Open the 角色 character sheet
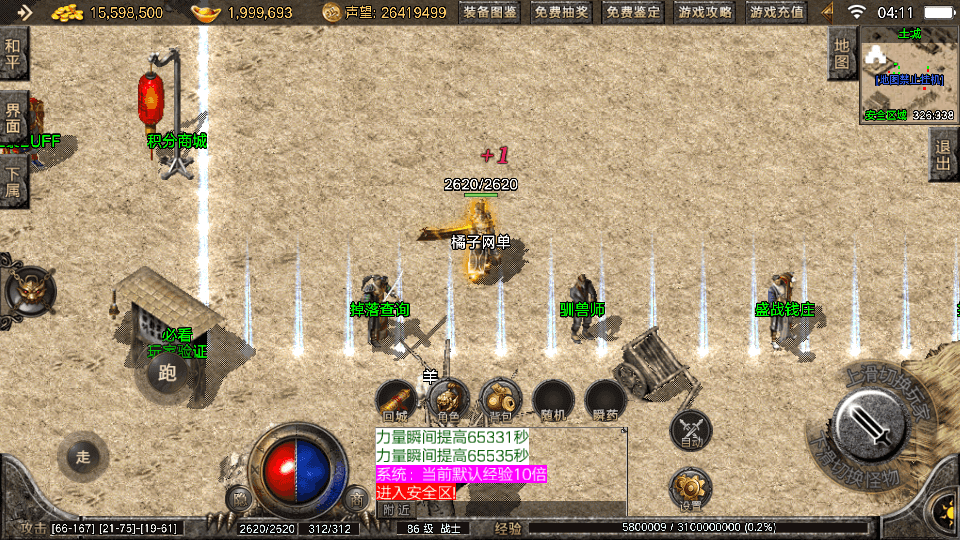Viewport: 960px width, 540px height. click(447, 400)
